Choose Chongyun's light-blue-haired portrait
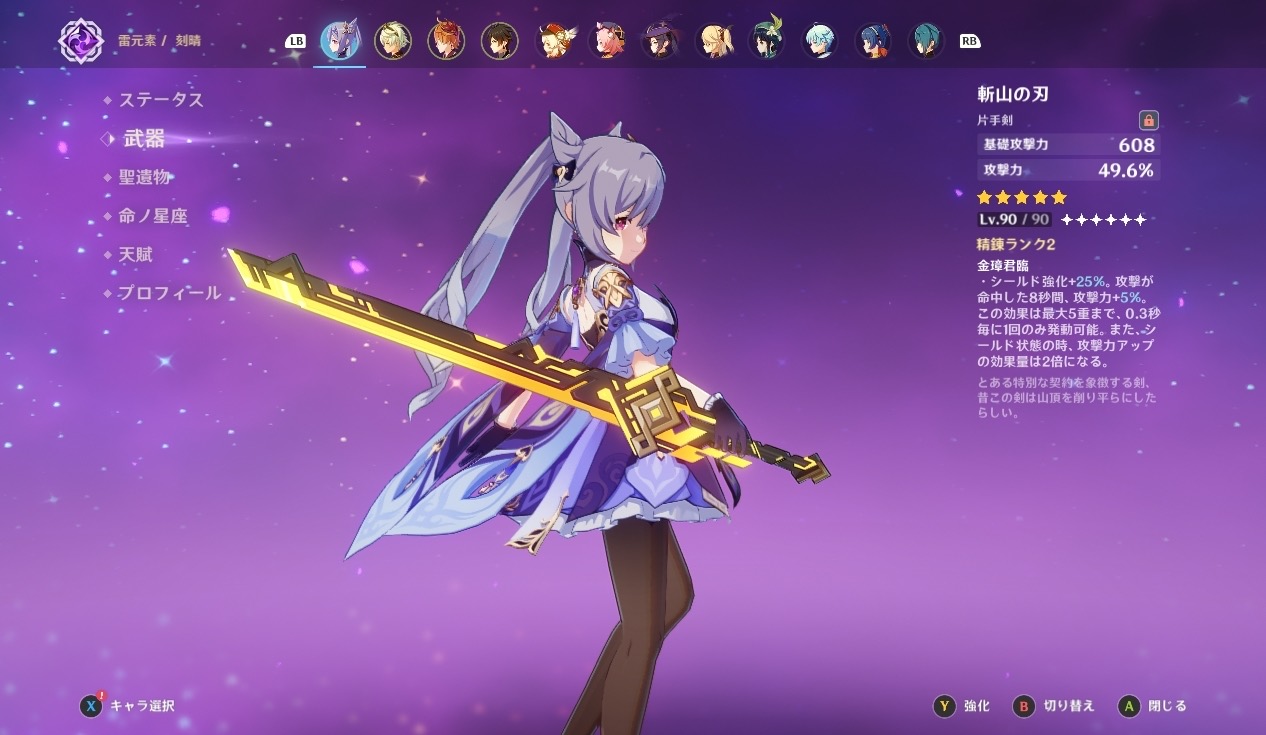The image size is (1266, 735). click(820, 41)
